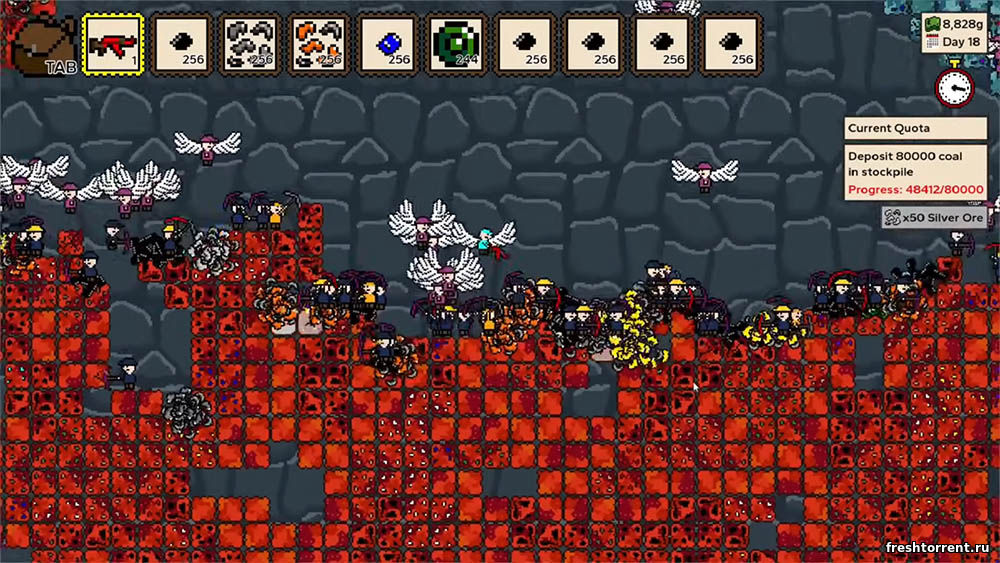Select the green orb slot with 244
Image resolution: width=1000 pixels, height=563 pixels.
point(457,45)
